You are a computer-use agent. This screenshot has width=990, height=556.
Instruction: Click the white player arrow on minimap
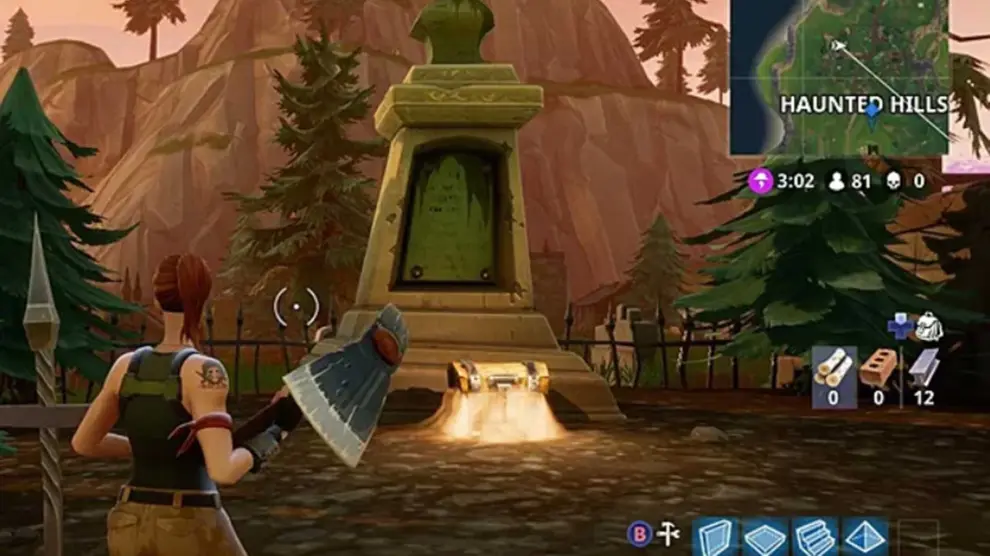[838, 44]
